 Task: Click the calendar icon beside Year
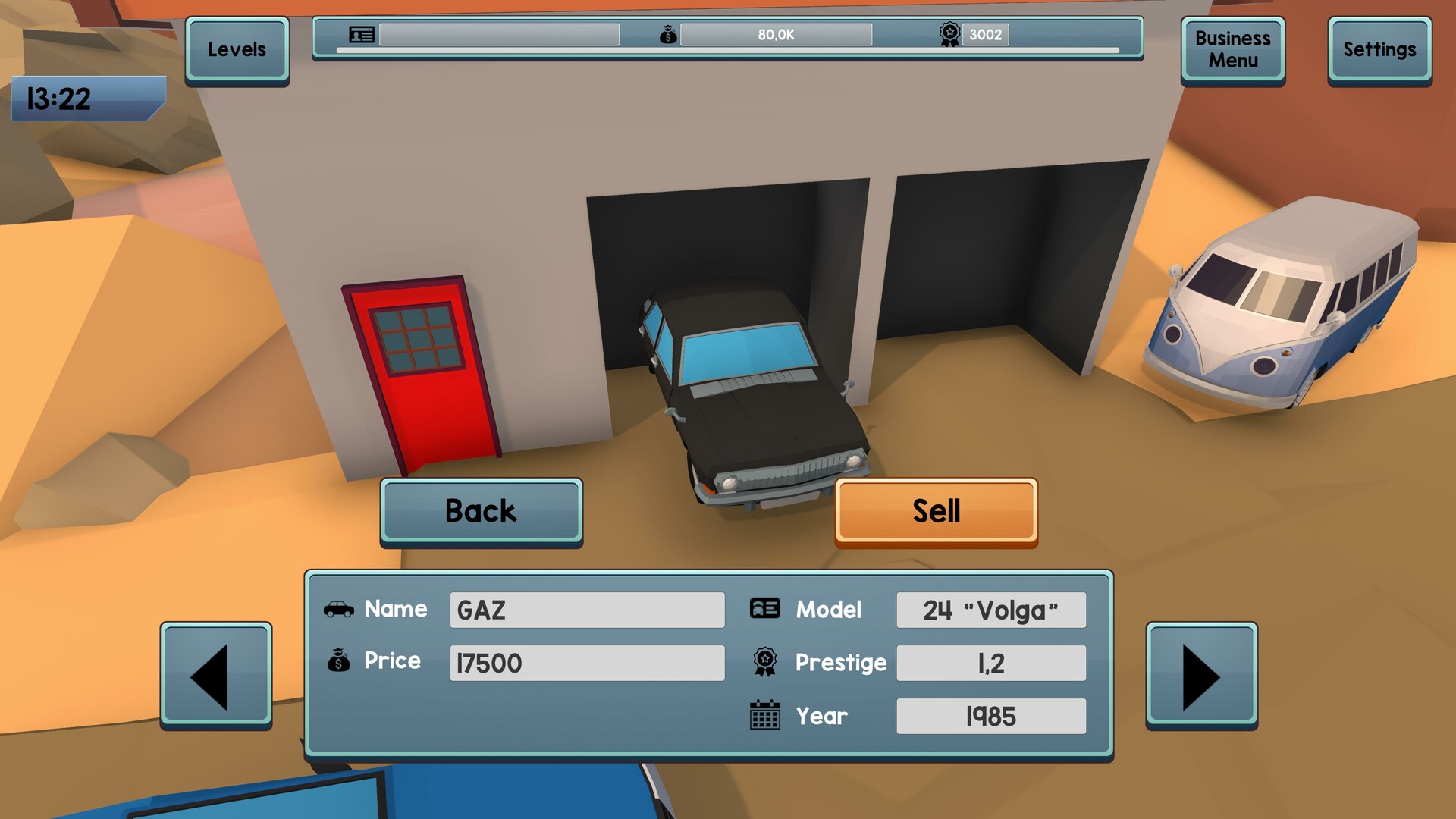point(765,714)
